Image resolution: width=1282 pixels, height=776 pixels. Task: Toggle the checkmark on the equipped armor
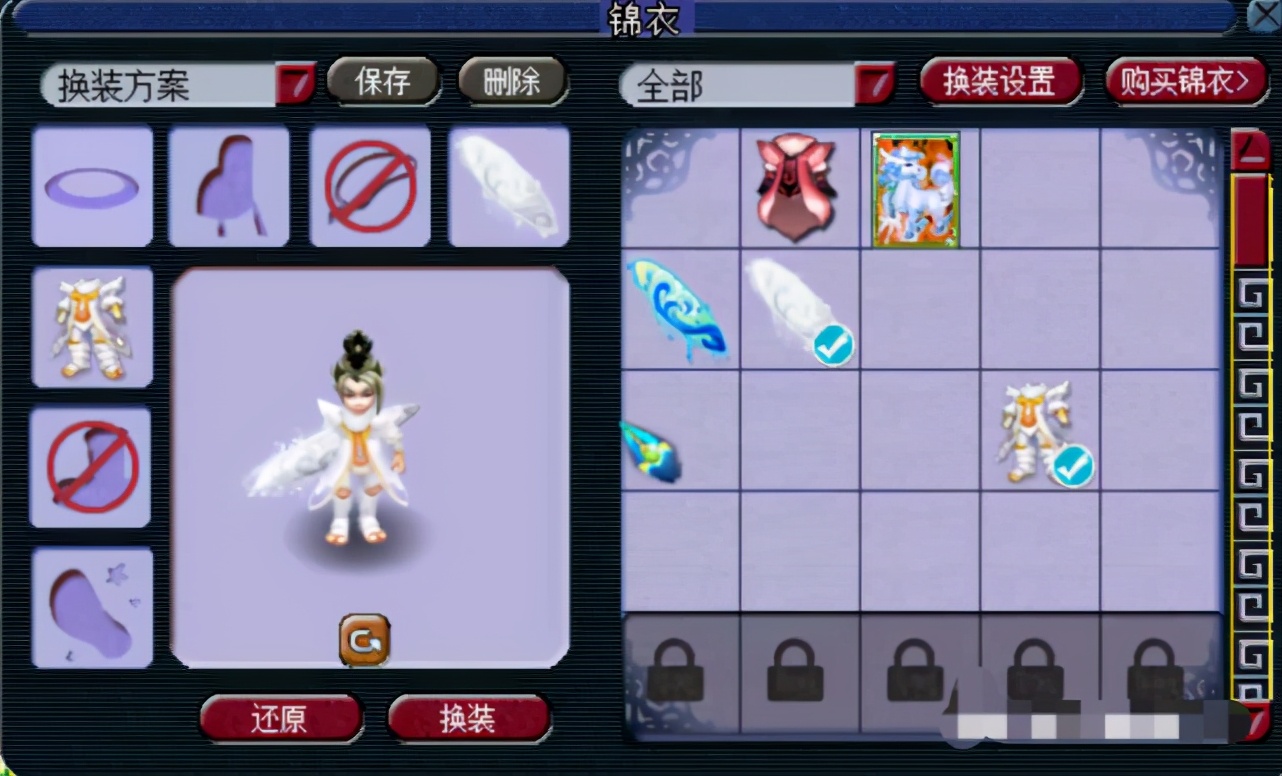pyautogui.click(x=1071, y=466)
